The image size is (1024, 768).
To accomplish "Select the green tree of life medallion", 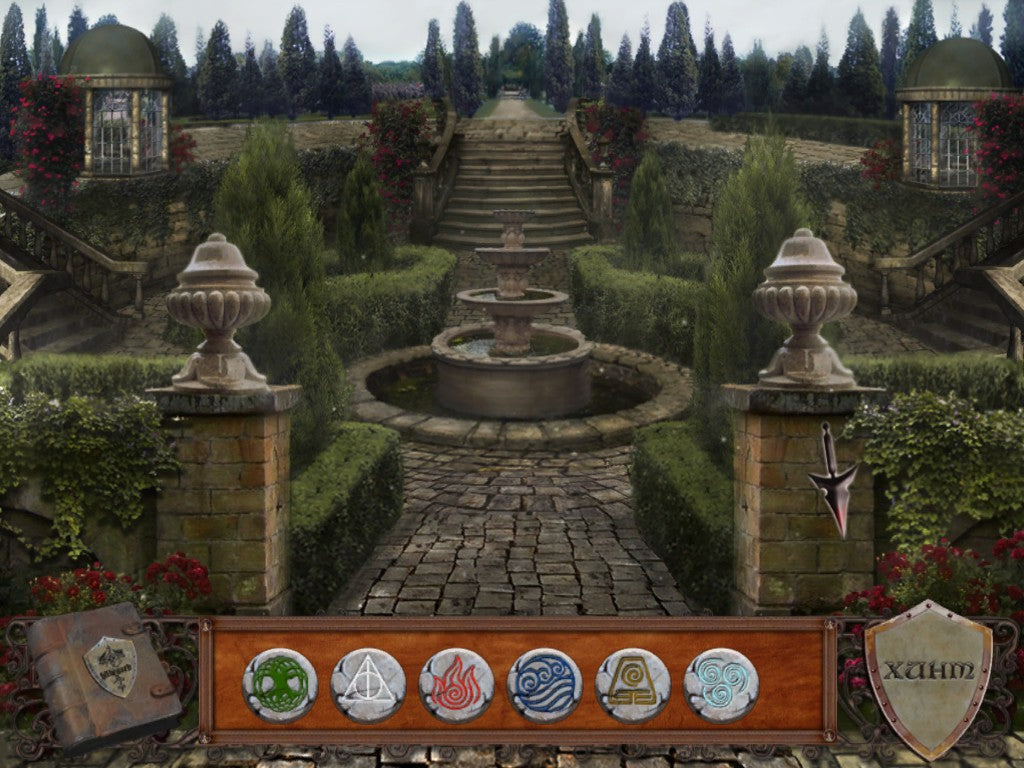I will tap(280, 685).
